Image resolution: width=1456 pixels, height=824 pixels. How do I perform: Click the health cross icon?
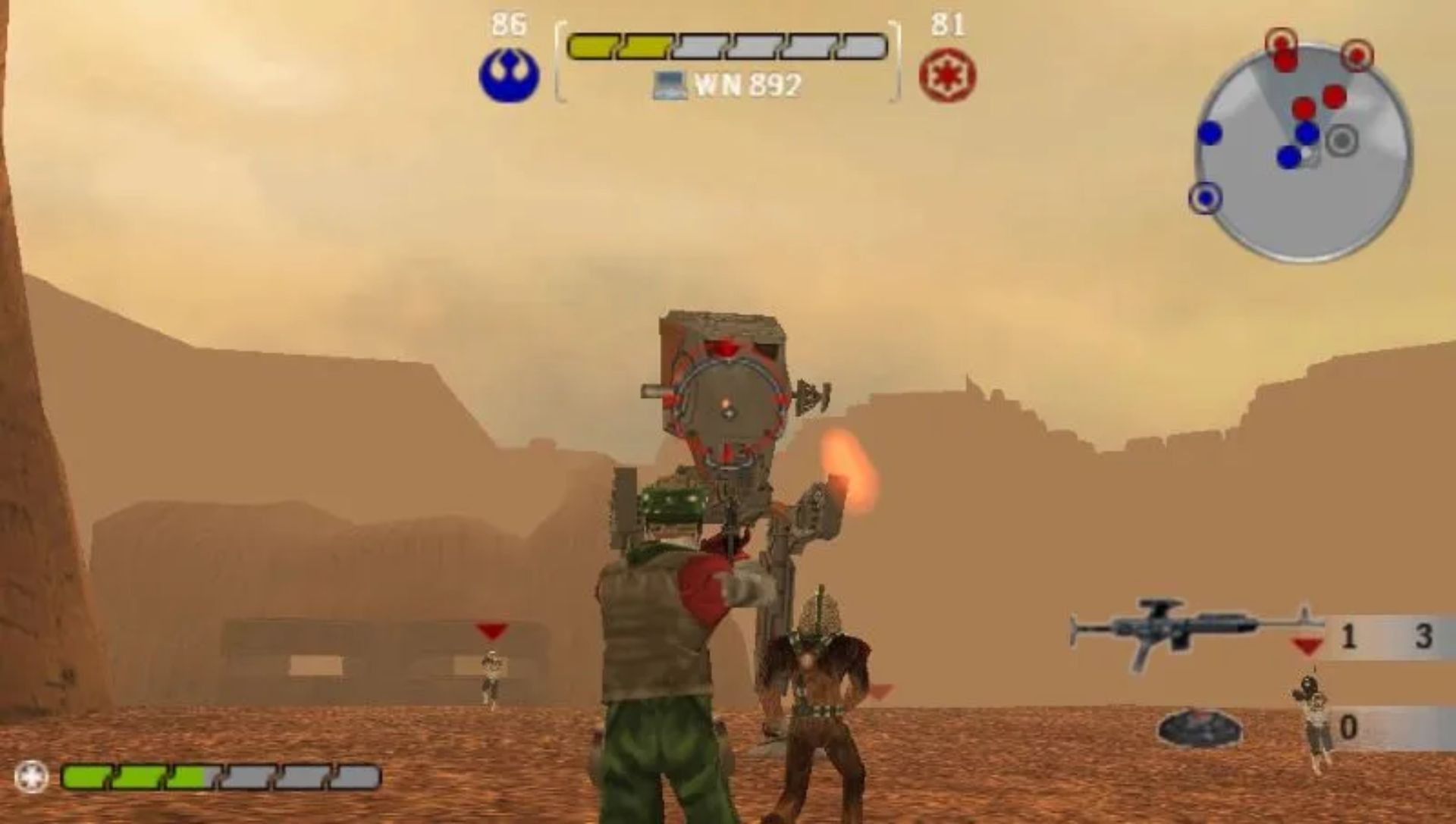coord(32,777)
